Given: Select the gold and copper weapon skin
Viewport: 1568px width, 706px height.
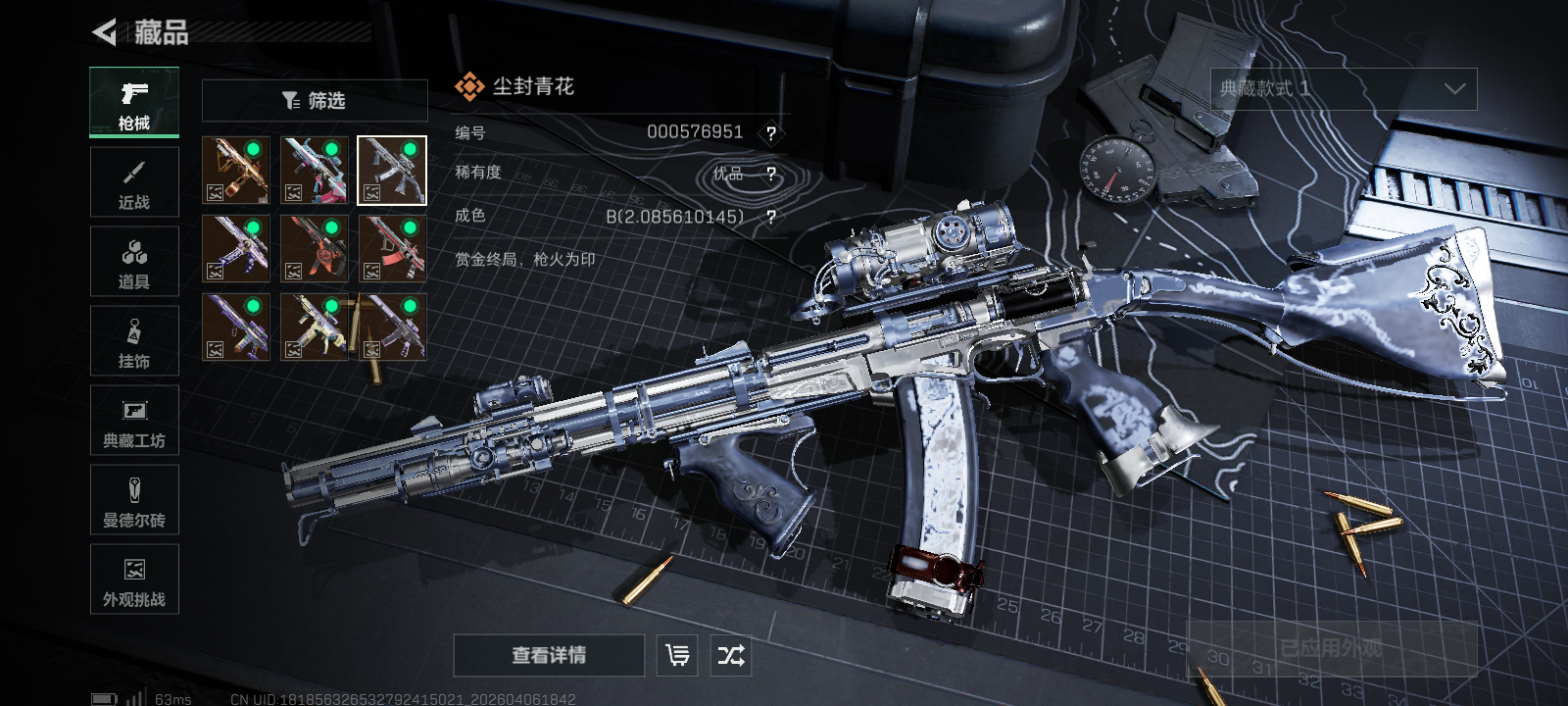Looking at the screenshot, I should [235, 171].
